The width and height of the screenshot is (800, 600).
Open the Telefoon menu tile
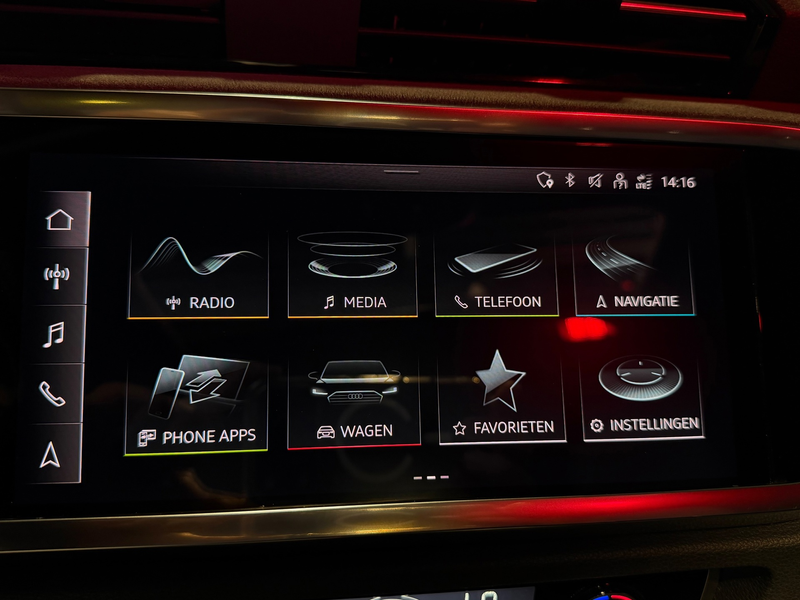click(x=497, y=275)
